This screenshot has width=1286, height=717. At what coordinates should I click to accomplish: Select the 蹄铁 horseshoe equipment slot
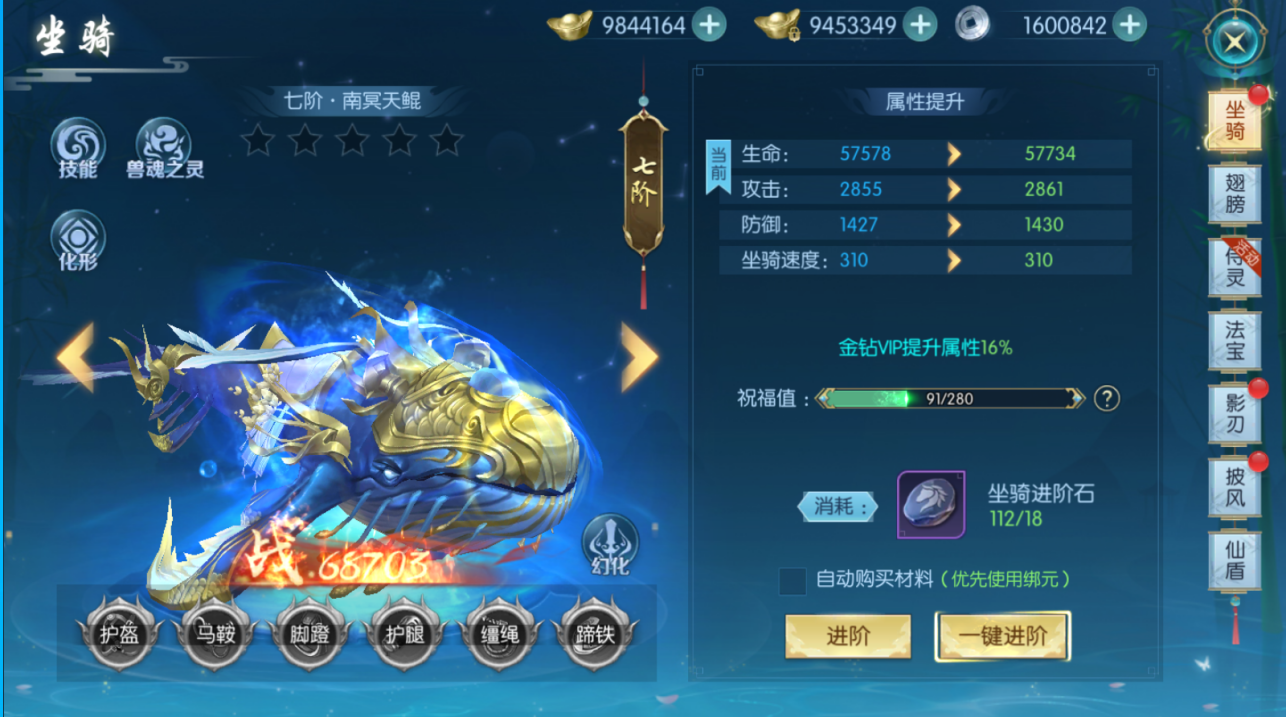[595, 633]
